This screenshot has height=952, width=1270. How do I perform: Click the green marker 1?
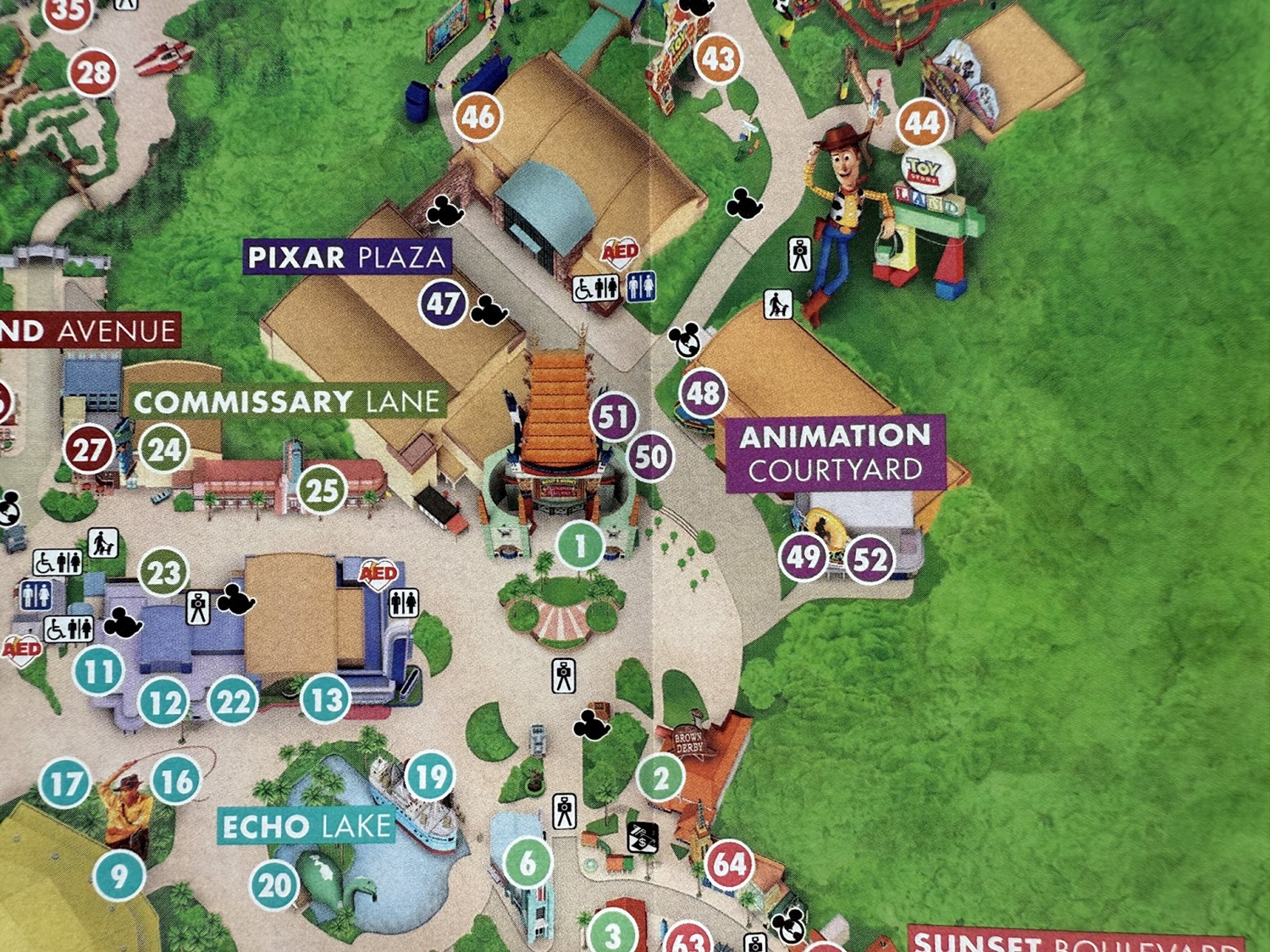(x=580, y=546)
